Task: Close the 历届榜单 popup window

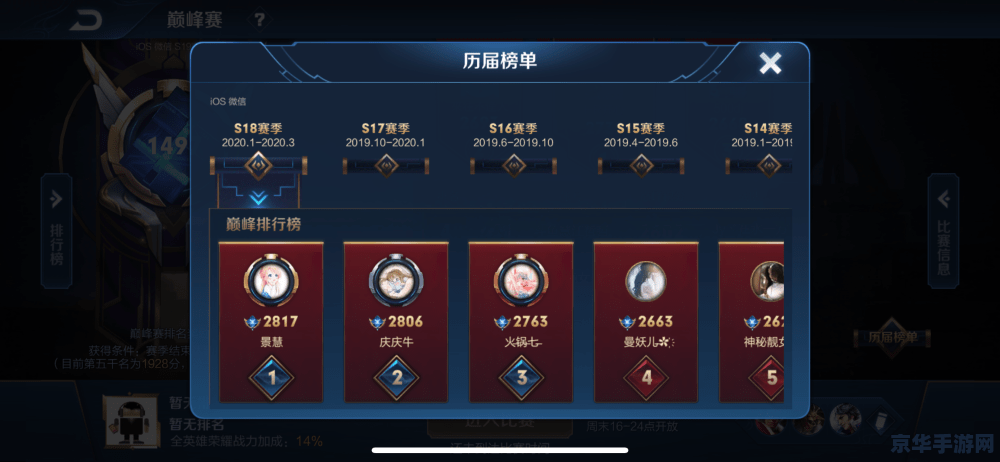Action: 770,64
